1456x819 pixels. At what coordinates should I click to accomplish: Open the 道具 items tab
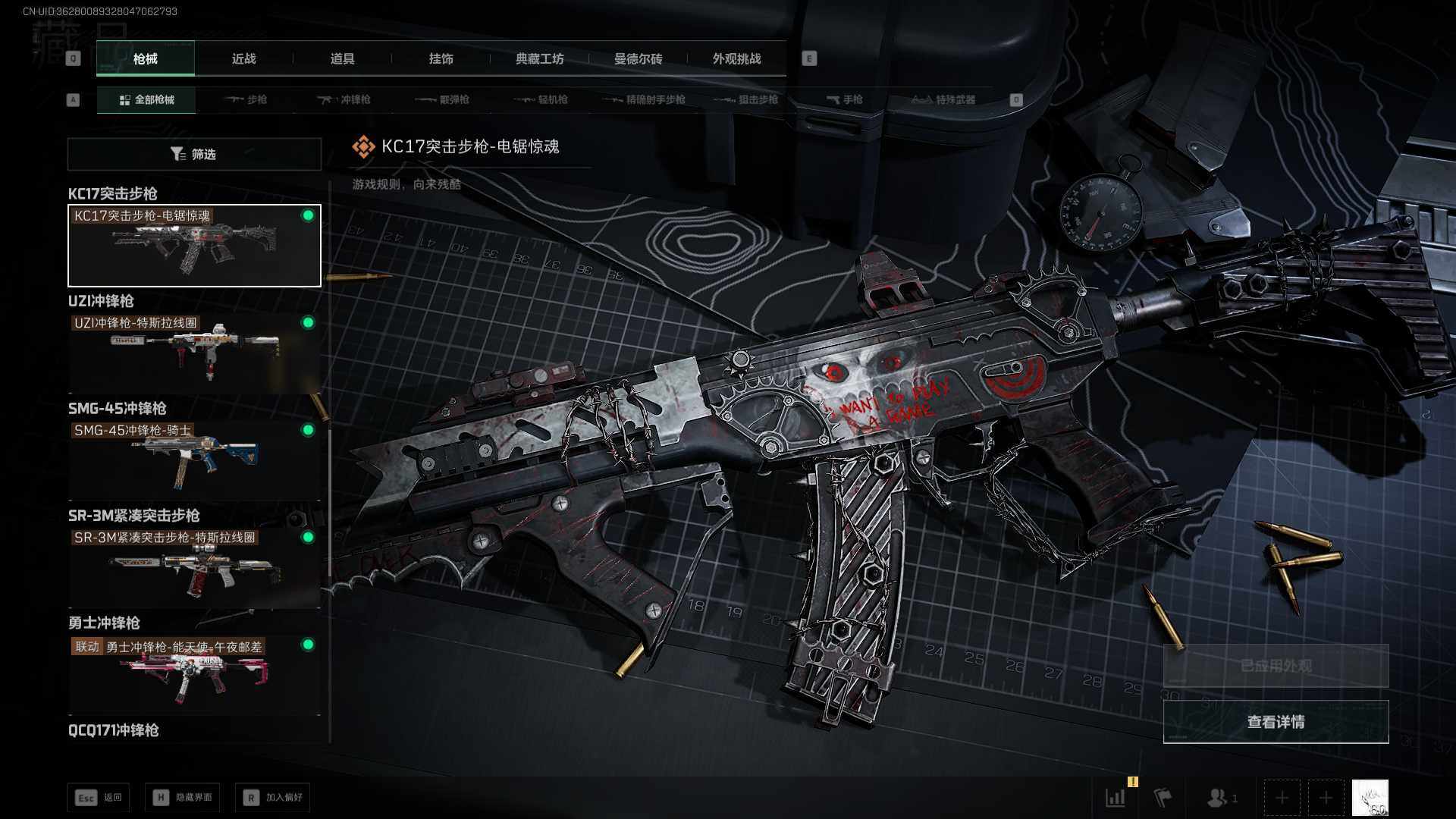(342, 59)
